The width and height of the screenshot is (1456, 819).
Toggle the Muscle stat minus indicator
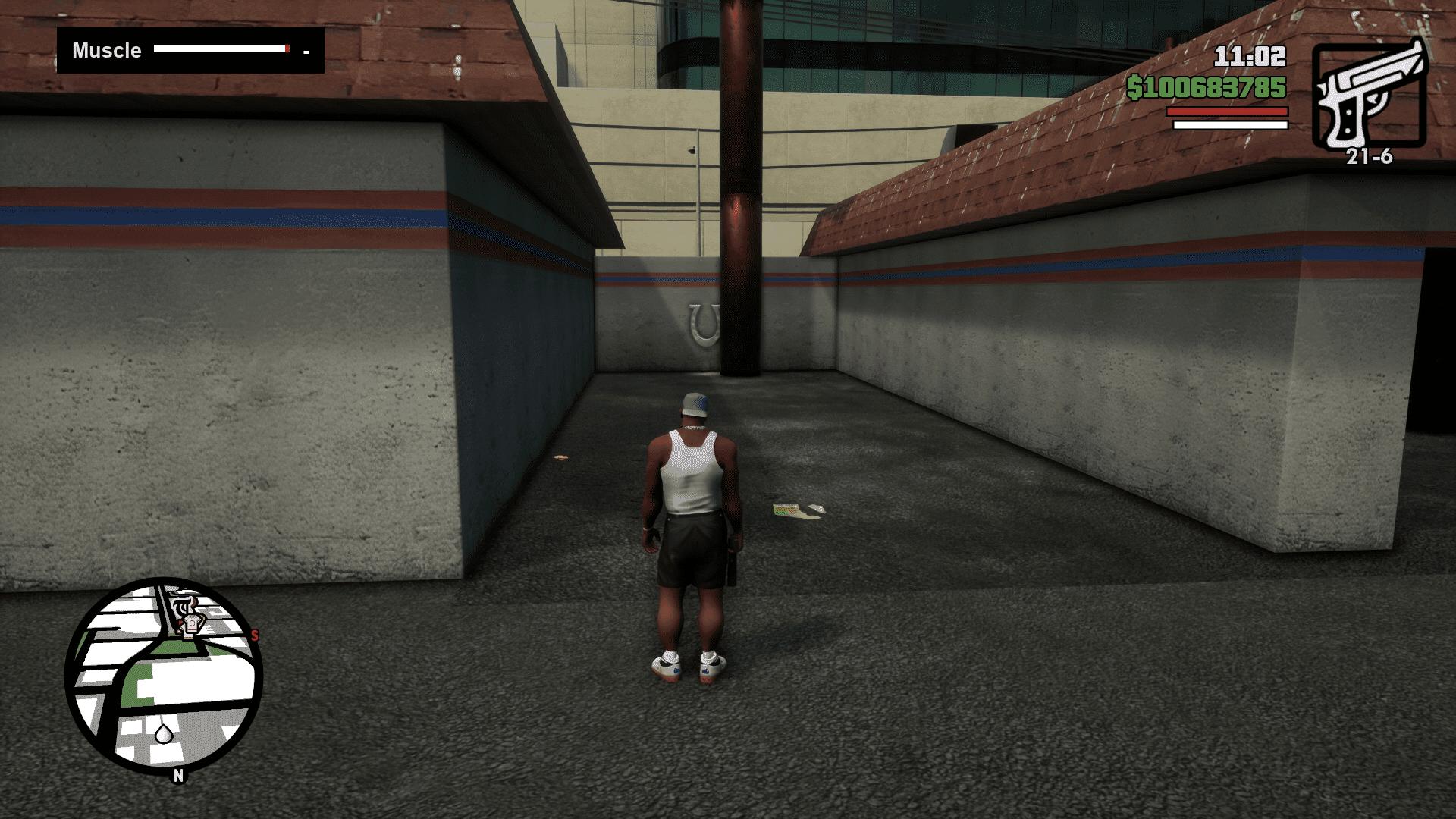(x=306, y=52)
